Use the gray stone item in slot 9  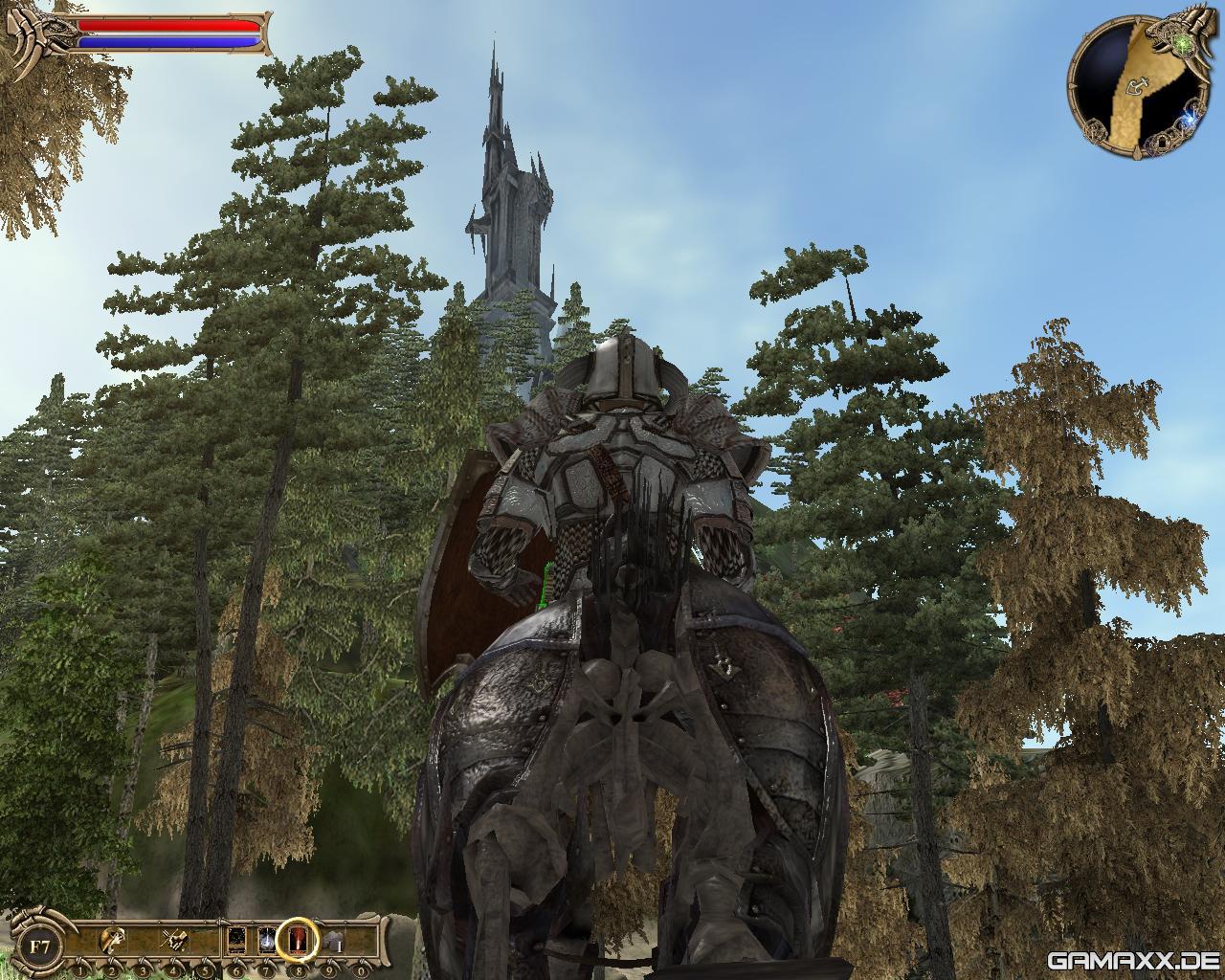[x=331, y=942]
